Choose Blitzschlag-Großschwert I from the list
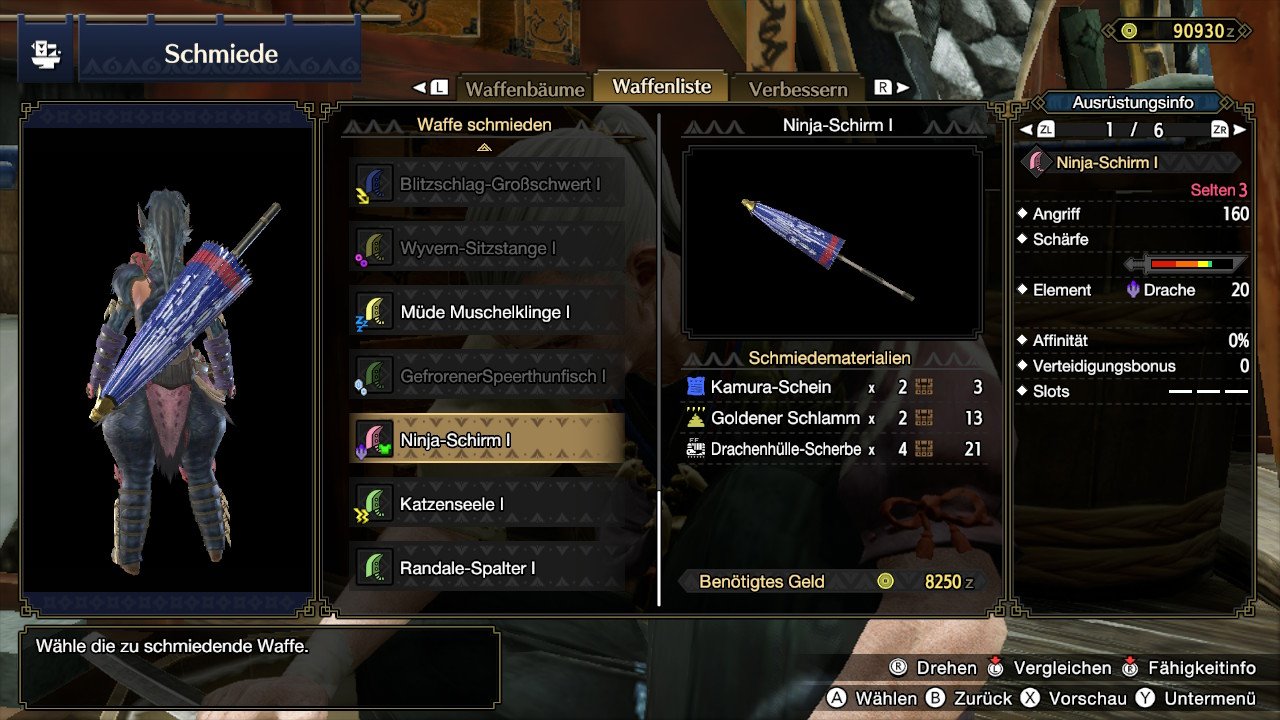The height and width of the screenshot is (720, 1280). coord(487,184)
